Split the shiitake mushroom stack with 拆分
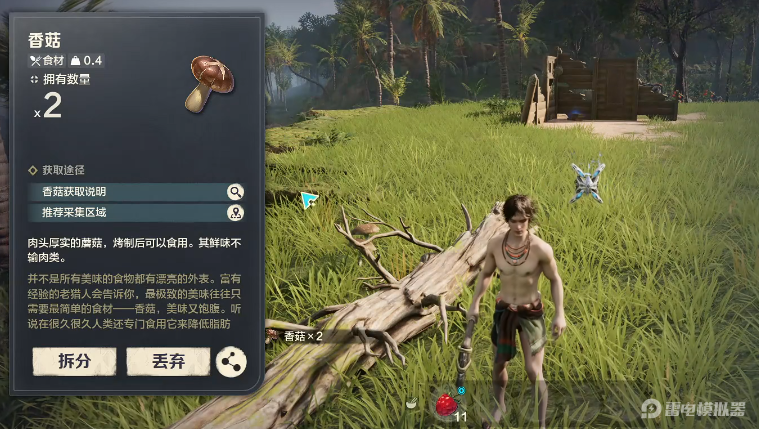The image size is (759, 429). [74, 361]
